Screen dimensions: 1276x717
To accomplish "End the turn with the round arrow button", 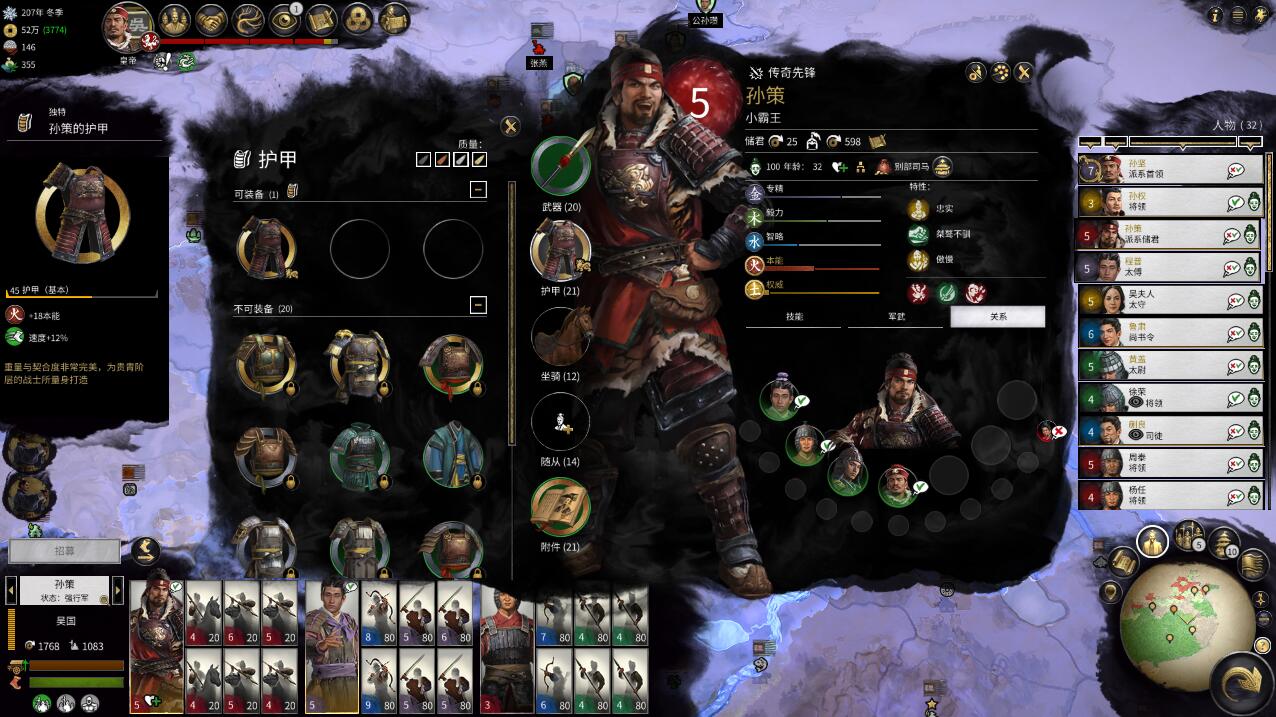I will pos(1244,683).
